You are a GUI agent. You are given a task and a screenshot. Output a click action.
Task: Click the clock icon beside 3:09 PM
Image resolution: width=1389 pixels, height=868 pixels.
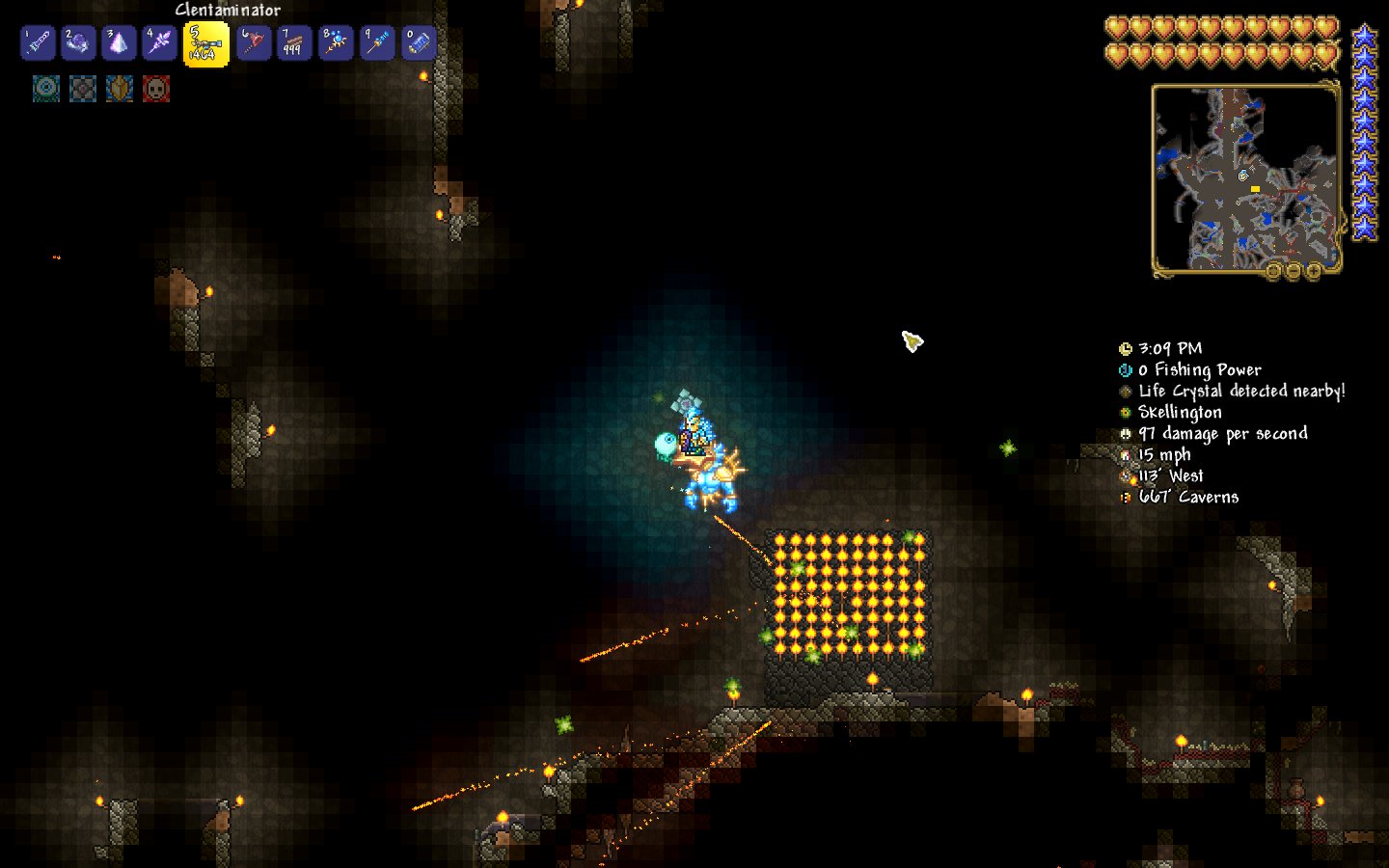(x=1125, y=348)
